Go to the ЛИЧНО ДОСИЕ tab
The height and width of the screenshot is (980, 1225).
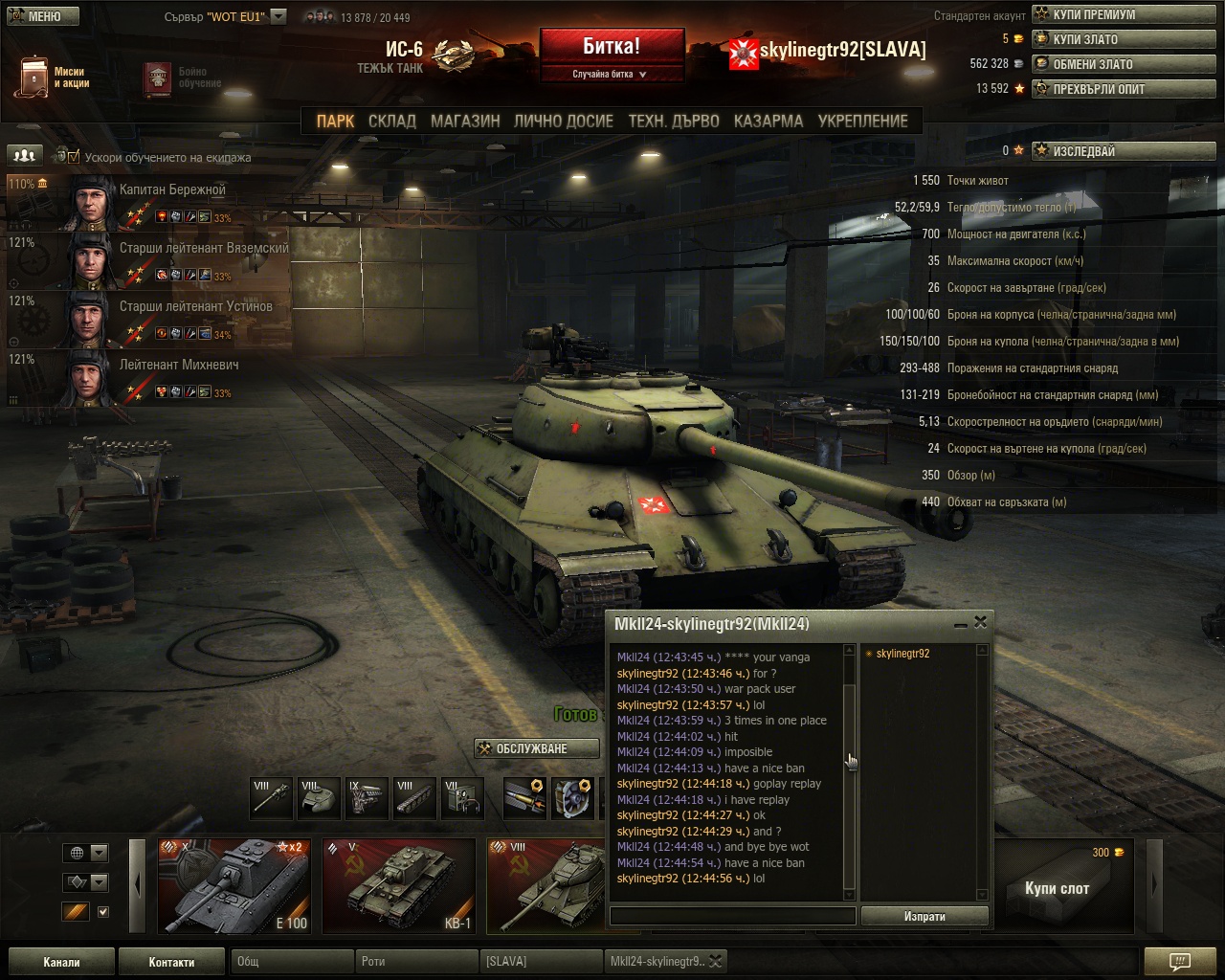(x=564, y=121)
